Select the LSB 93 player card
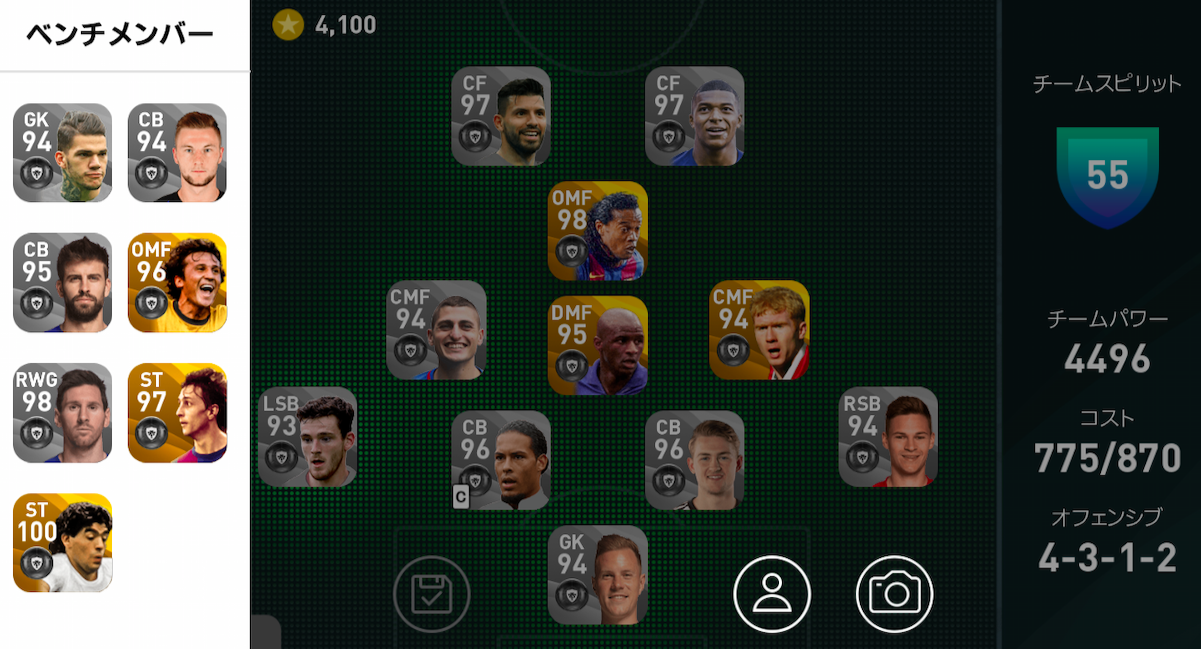 [308, 437]
